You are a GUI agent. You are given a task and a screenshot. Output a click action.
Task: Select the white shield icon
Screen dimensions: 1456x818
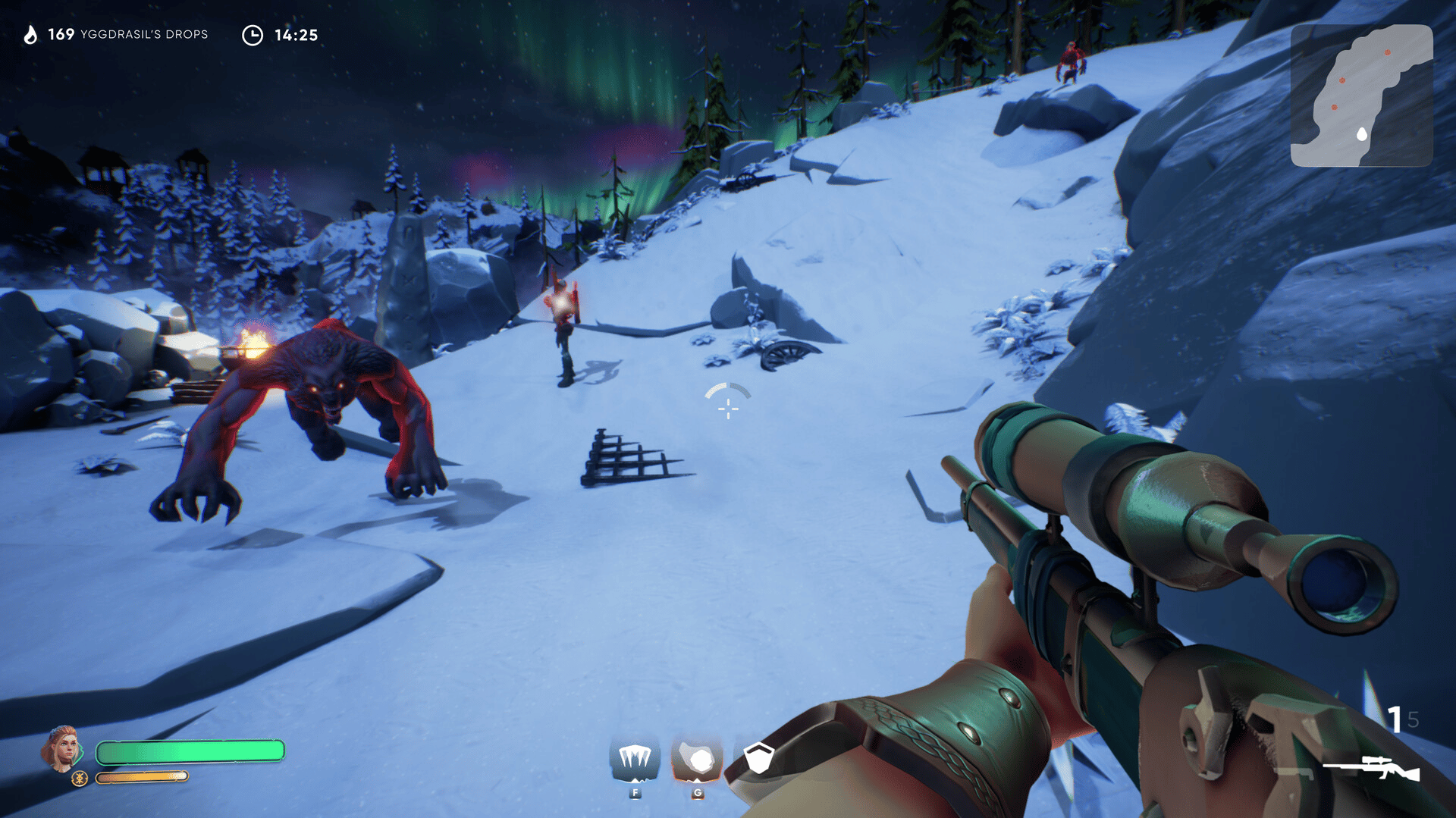click(x=758, y=757)
